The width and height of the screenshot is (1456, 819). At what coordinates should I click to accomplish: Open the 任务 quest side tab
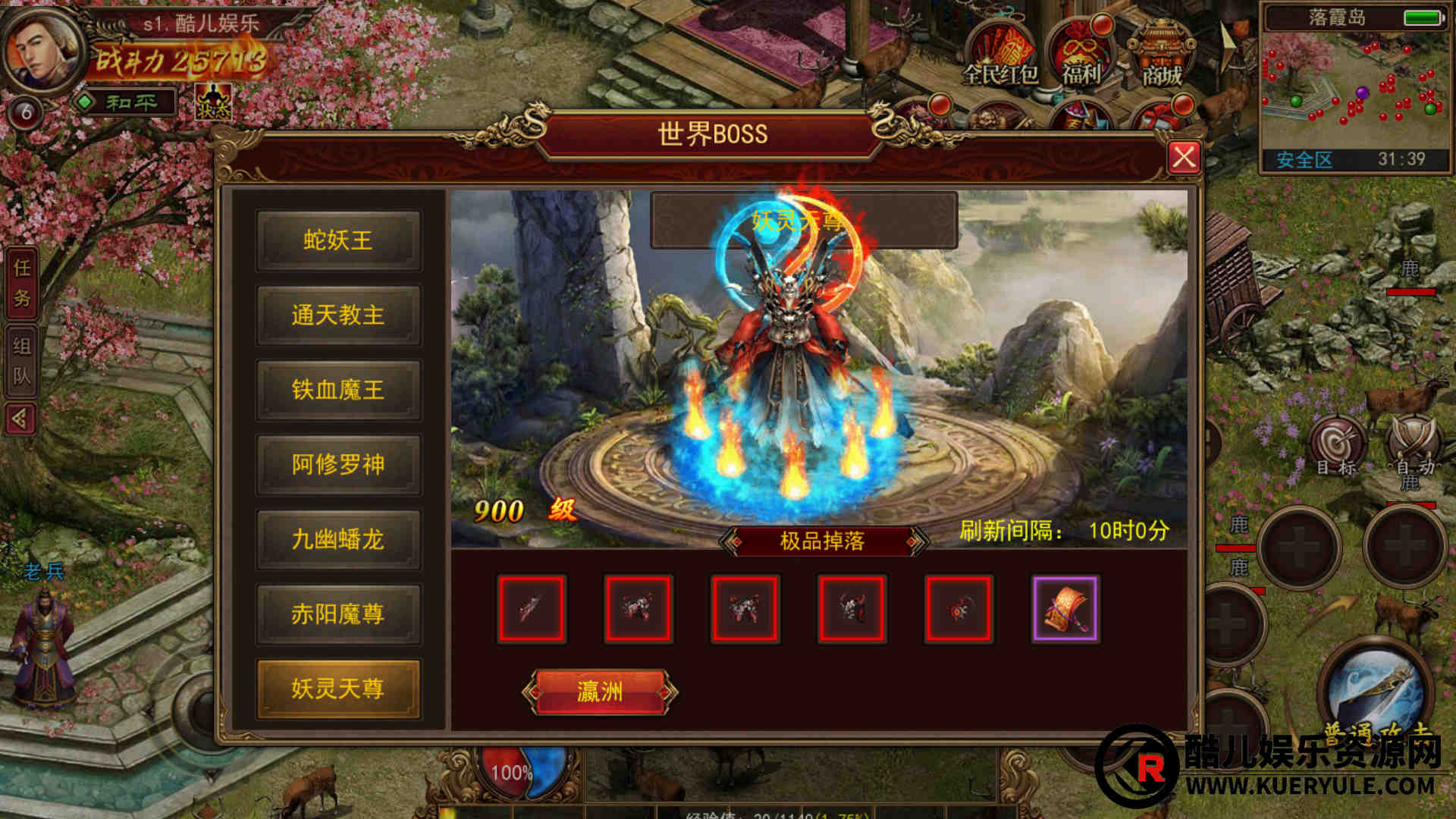point(22,283)
